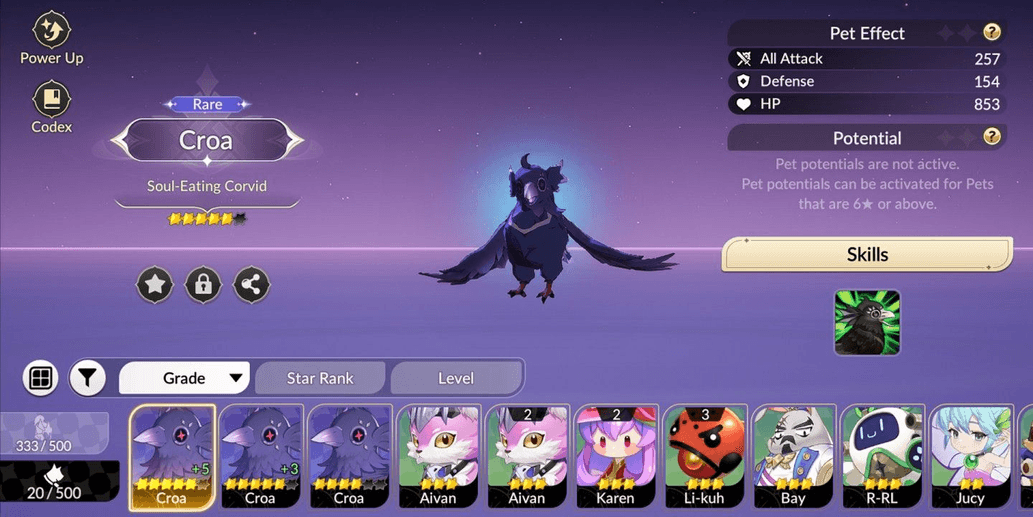1033x517 pixels.
Task: Sort pets by Star Rank
Action: coord(320,378)
